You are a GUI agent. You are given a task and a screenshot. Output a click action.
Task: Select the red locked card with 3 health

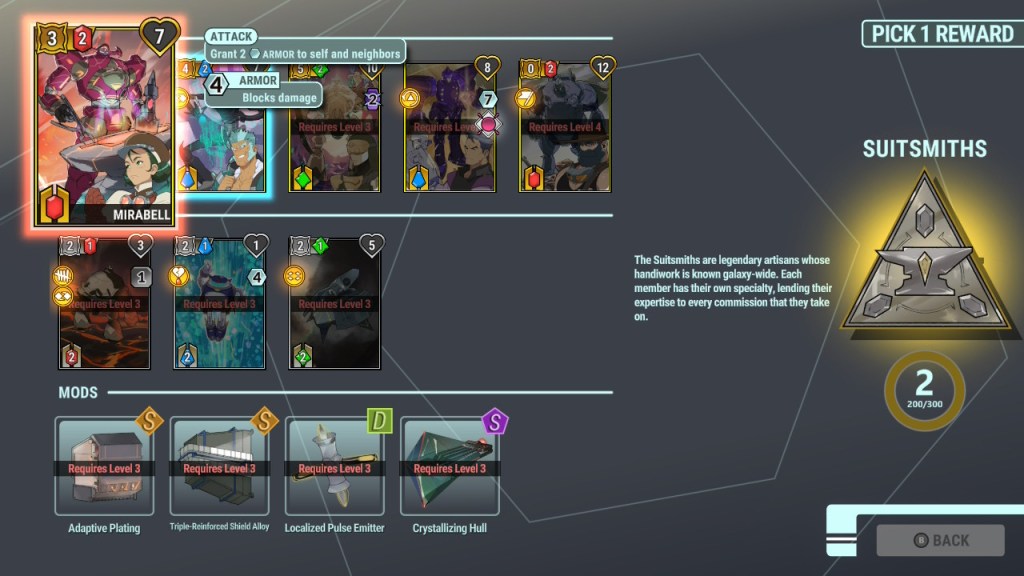pyautogui.click(x=105, y=303)
